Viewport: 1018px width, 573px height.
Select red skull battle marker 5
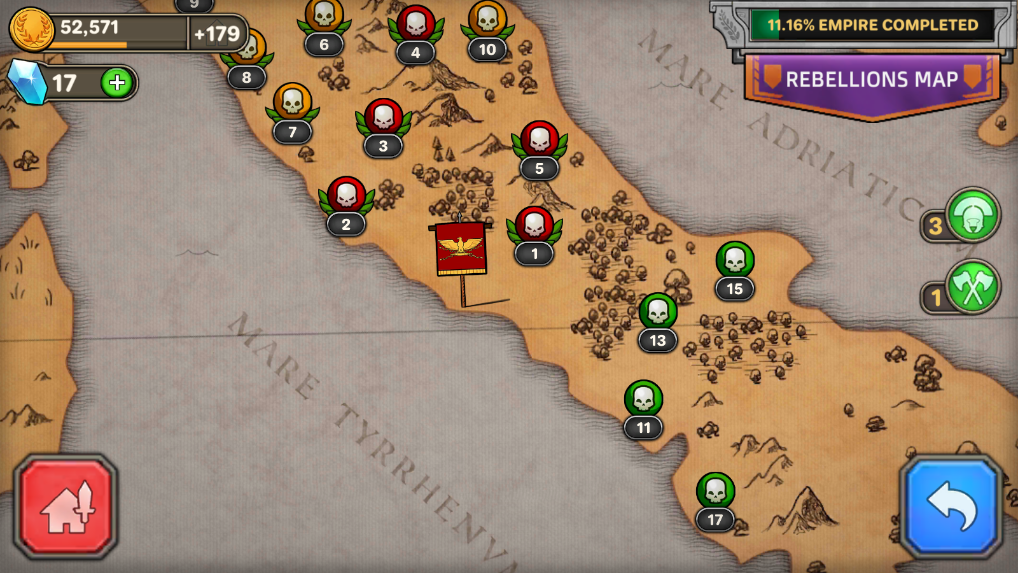tap(539, 141)
